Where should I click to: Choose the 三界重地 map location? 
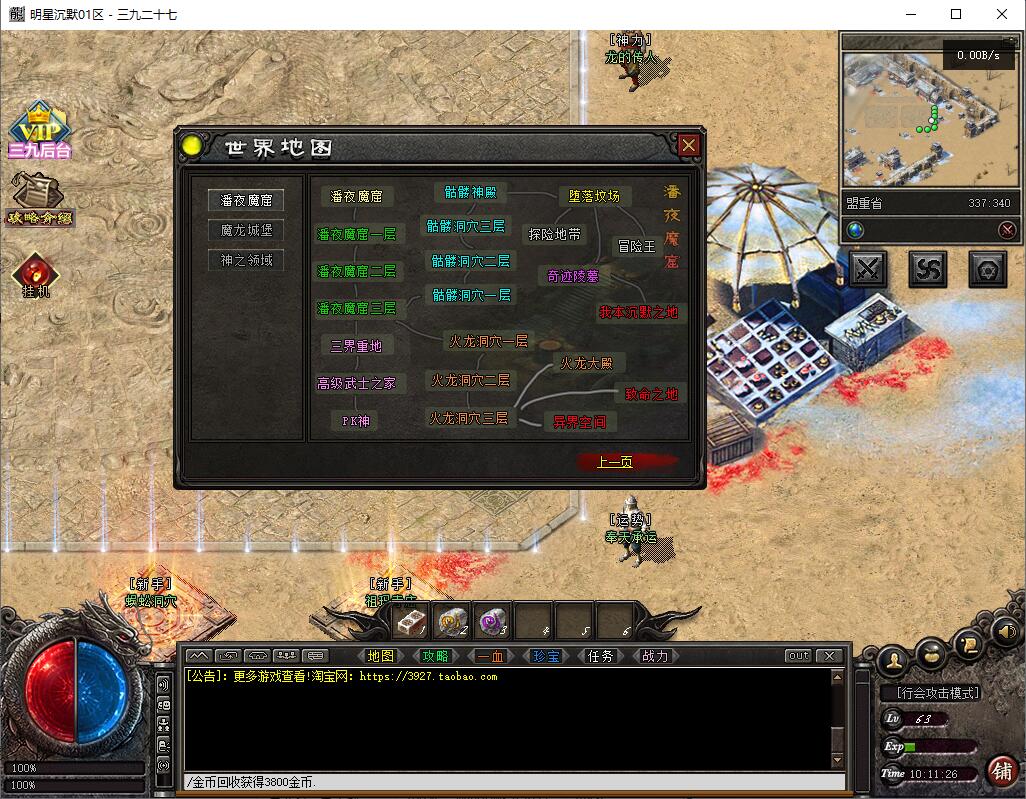(356, 346)
